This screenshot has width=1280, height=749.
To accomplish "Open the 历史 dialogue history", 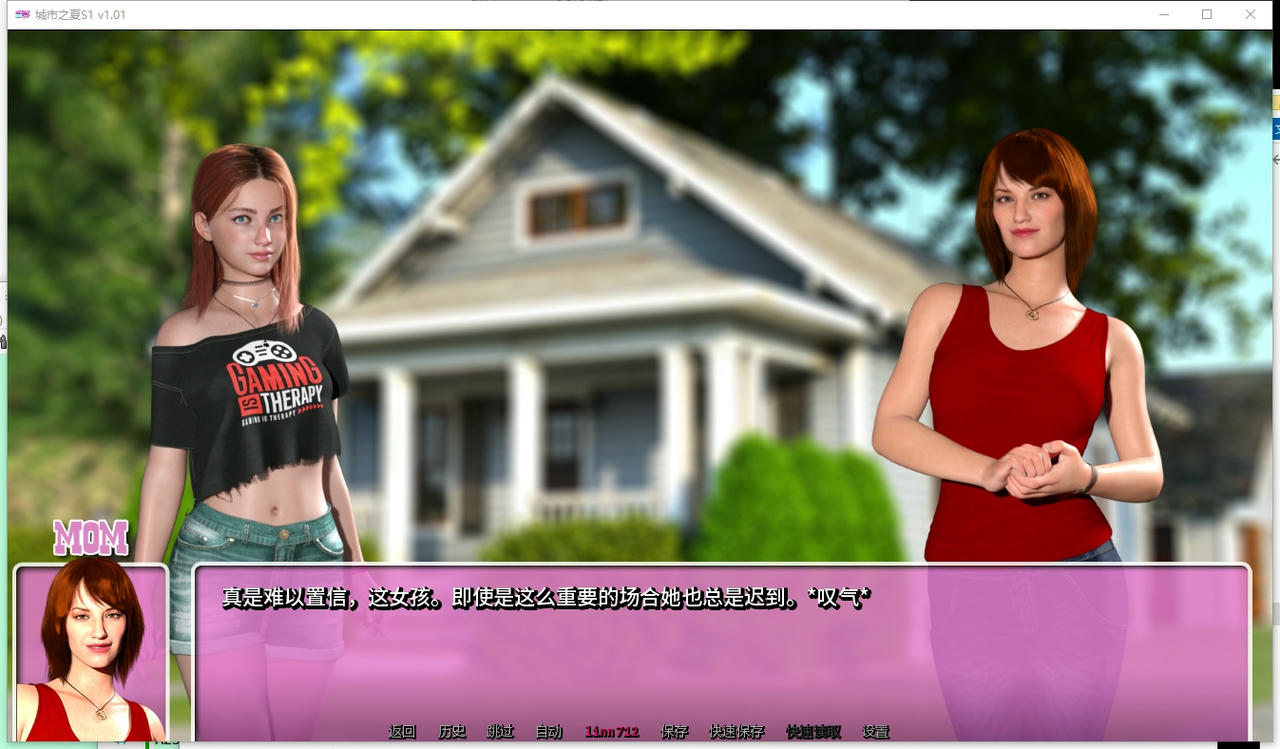I will (452, 731).
